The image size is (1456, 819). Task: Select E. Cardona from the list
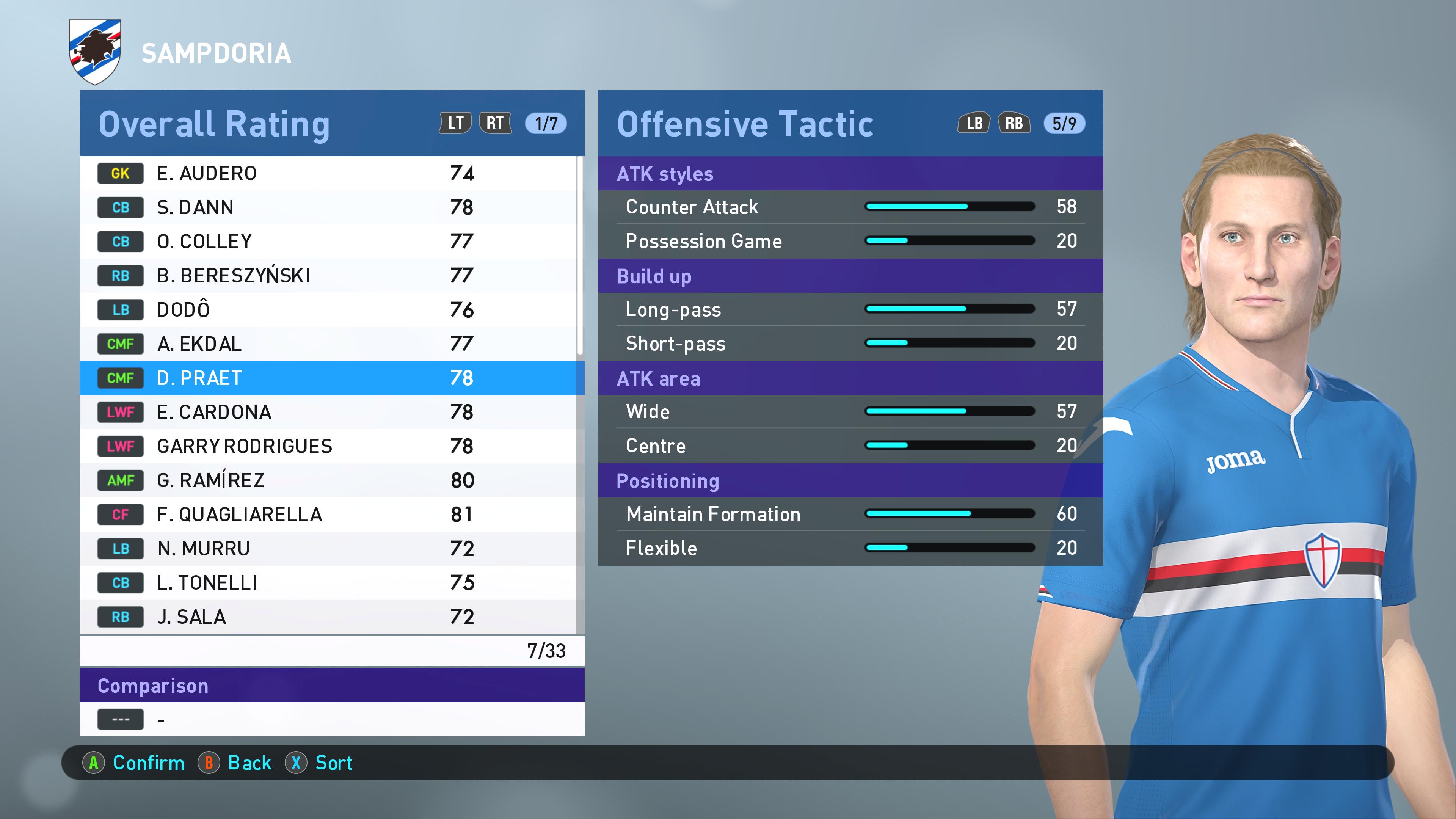click(328, 412)
